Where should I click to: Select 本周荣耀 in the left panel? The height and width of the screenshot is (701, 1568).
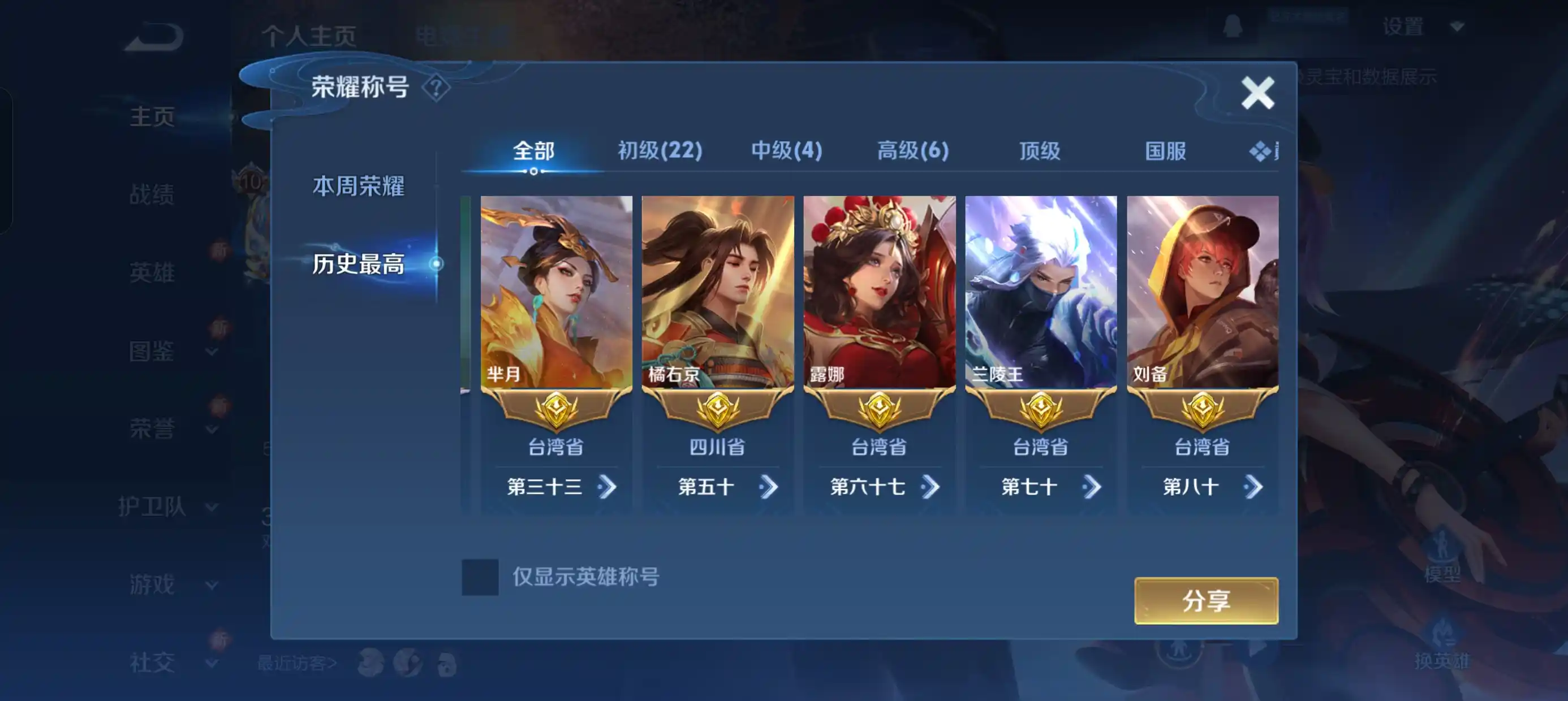(x=359, y=186)
